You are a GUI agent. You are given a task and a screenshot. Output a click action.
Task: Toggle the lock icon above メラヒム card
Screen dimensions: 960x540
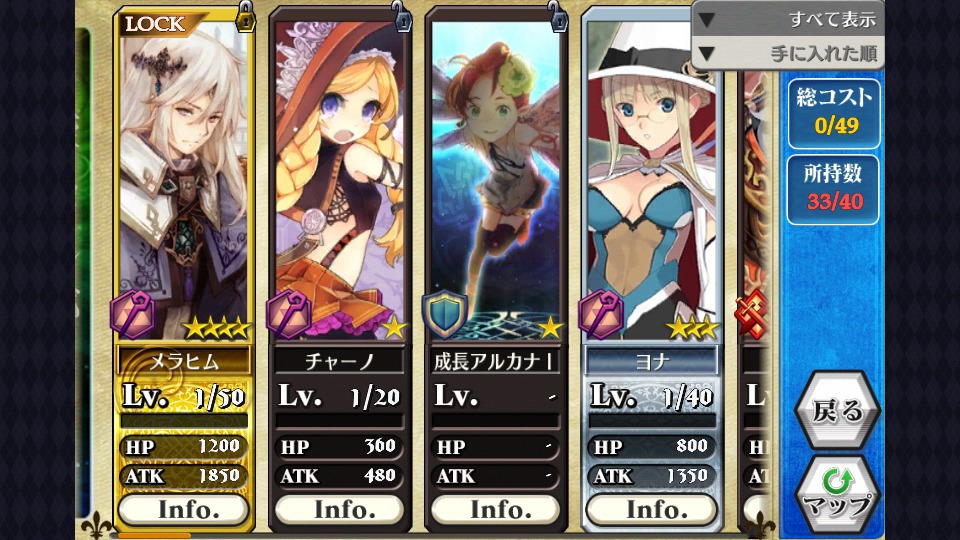pos(244,16)
